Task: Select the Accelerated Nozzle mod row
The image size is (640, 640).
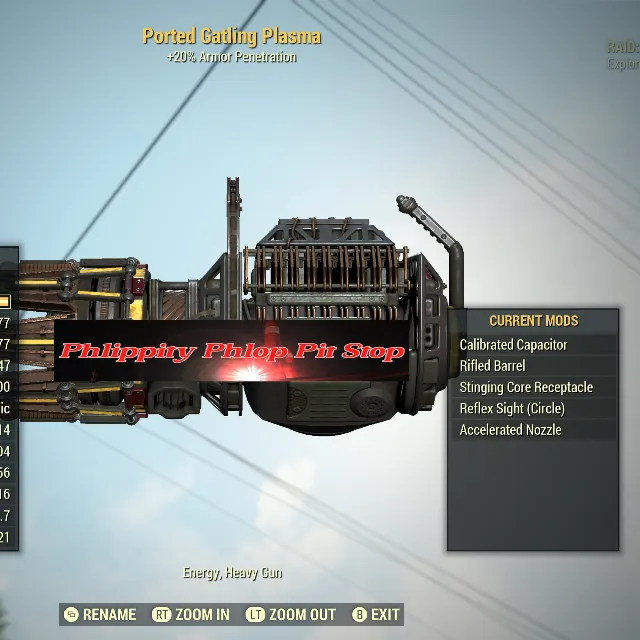Action: click(511, 430)
